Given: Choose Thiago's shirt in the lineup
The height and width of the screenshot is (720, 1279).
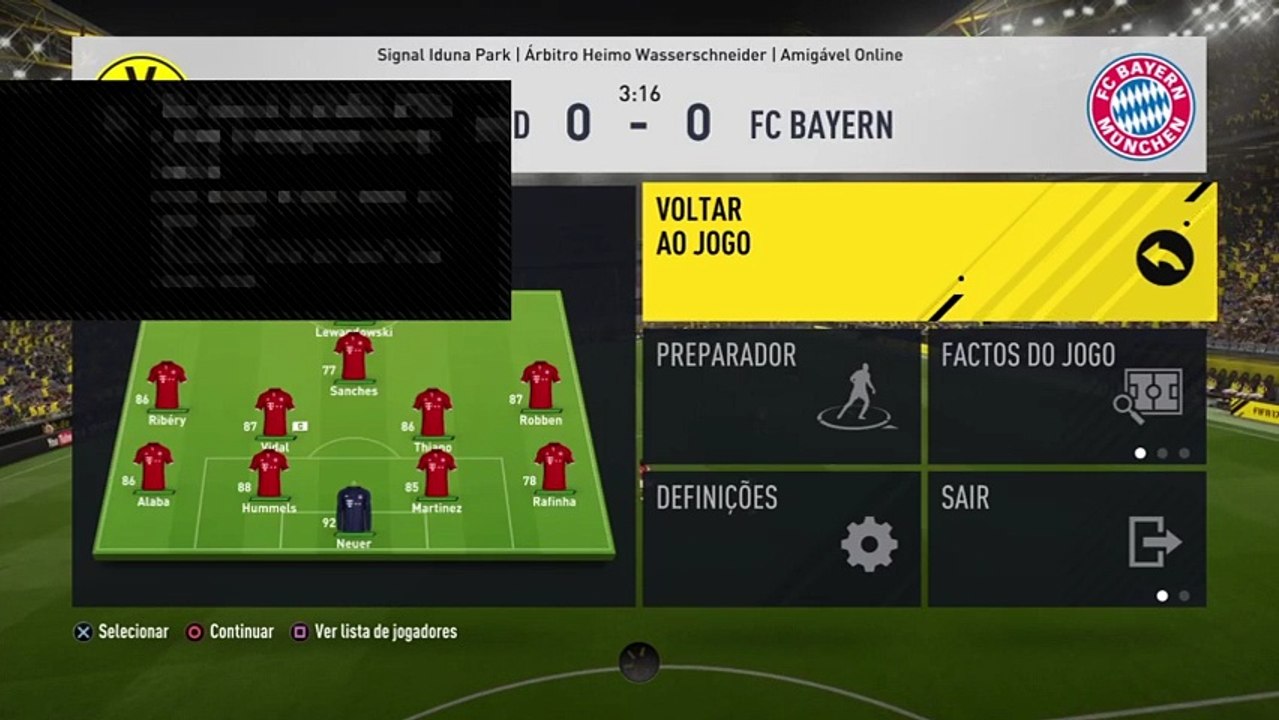Looking at the screenshot, I should [x=433, y=413].
